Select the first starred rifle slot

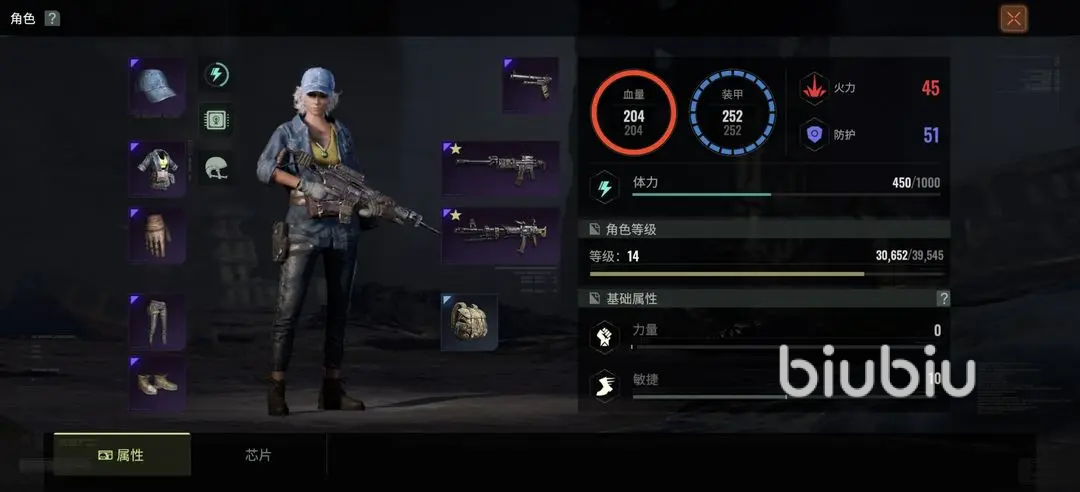[x=500, y=168]
